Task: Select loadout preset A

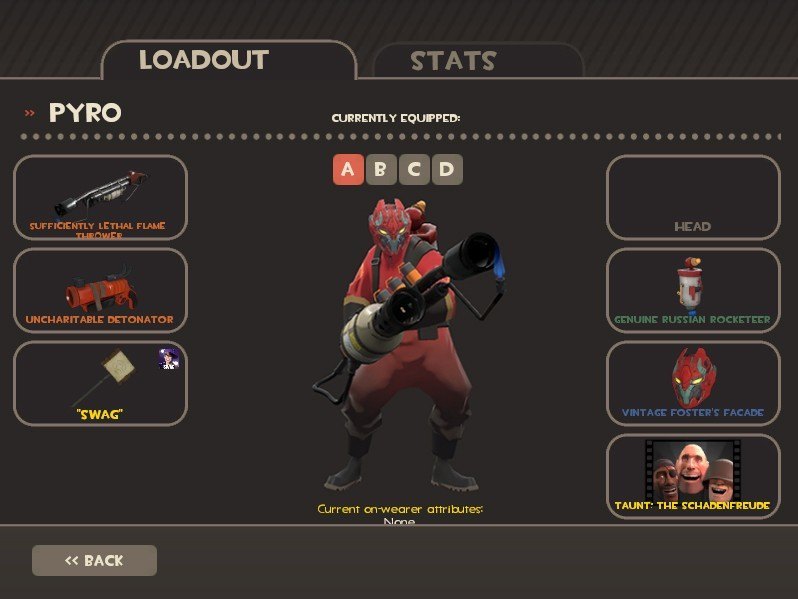Action: [x=347, y=169]
